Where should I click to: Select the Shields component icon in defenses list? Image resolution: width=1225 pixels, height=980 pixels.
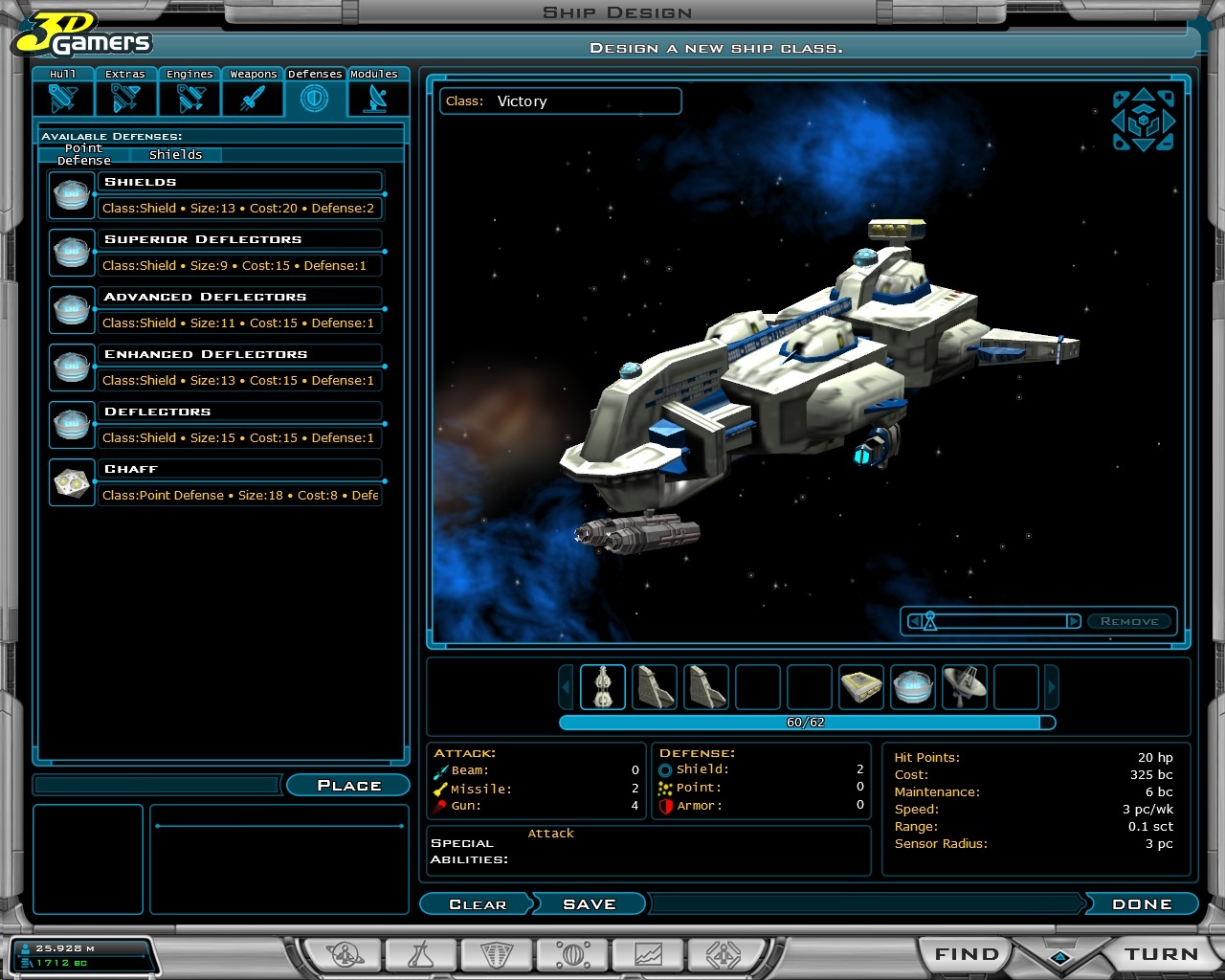71,194
